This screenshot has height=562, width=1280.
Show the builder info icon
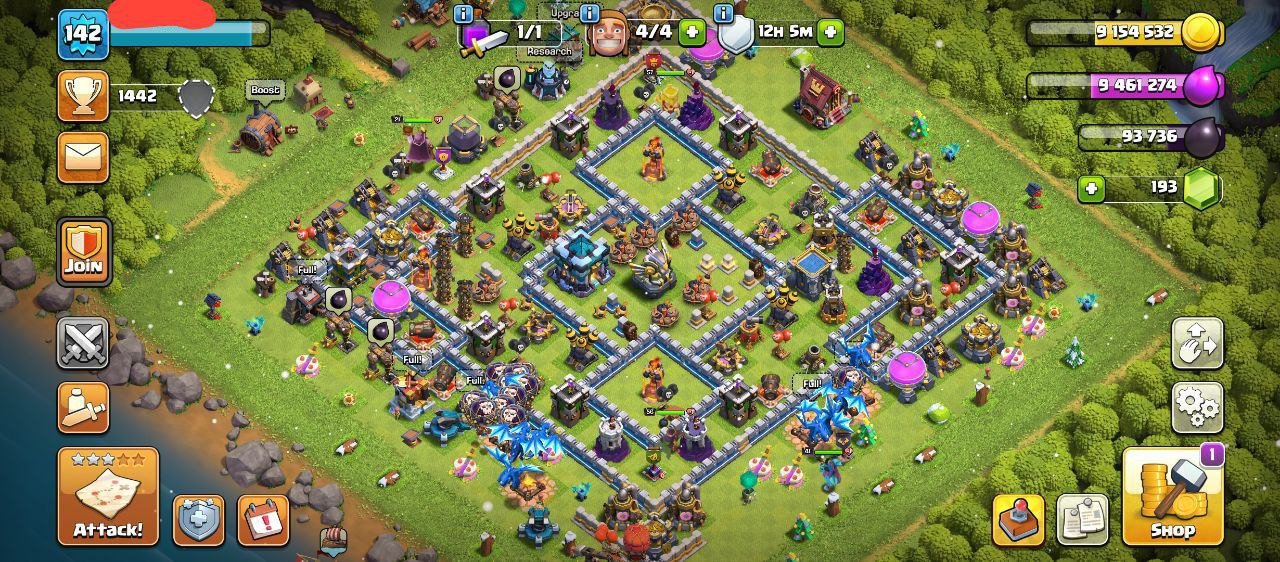(590, 13)
